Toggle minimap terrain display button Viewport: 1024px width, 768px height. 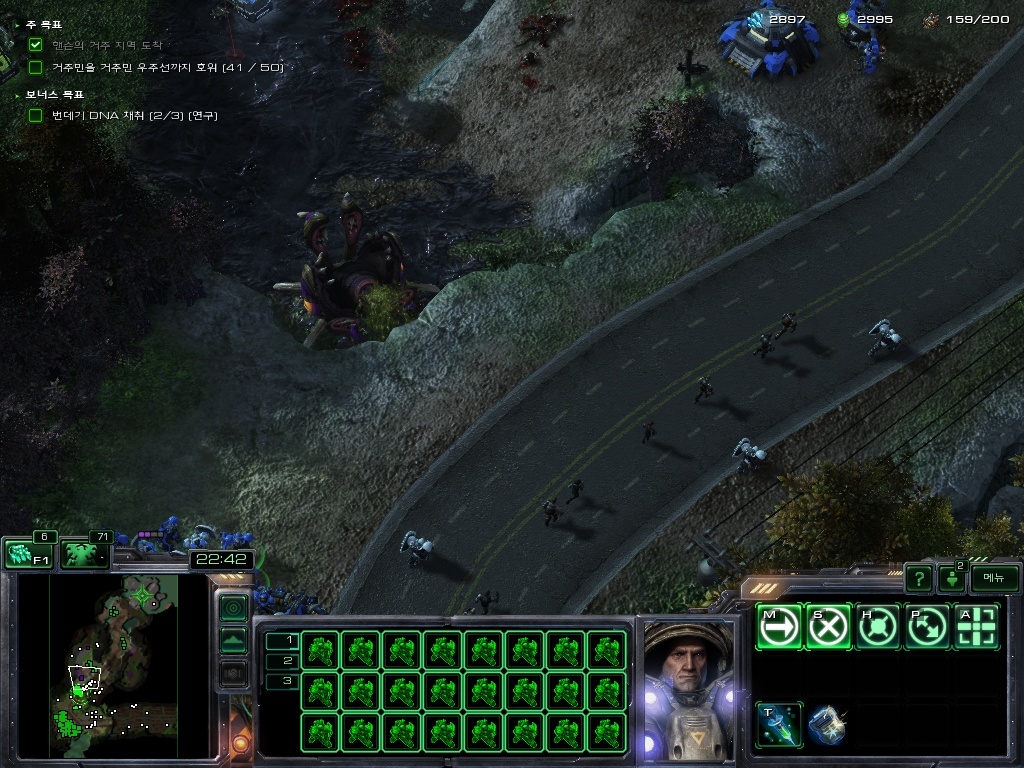(x=233, y=640)
